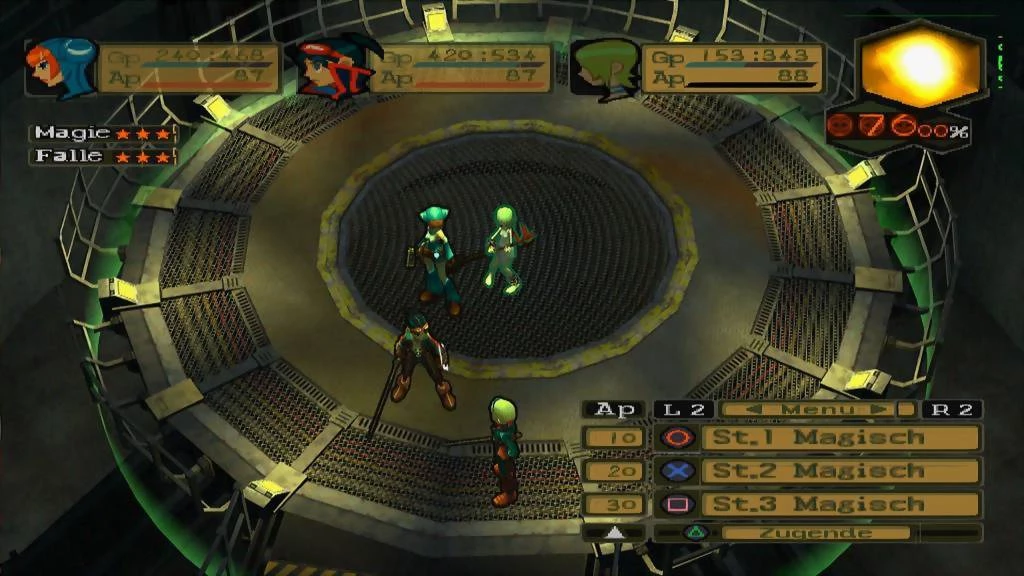The height and width of the screenshot is (576, 1024).
Task: Select the red-bandana character portrait
Action: point(333,68)
